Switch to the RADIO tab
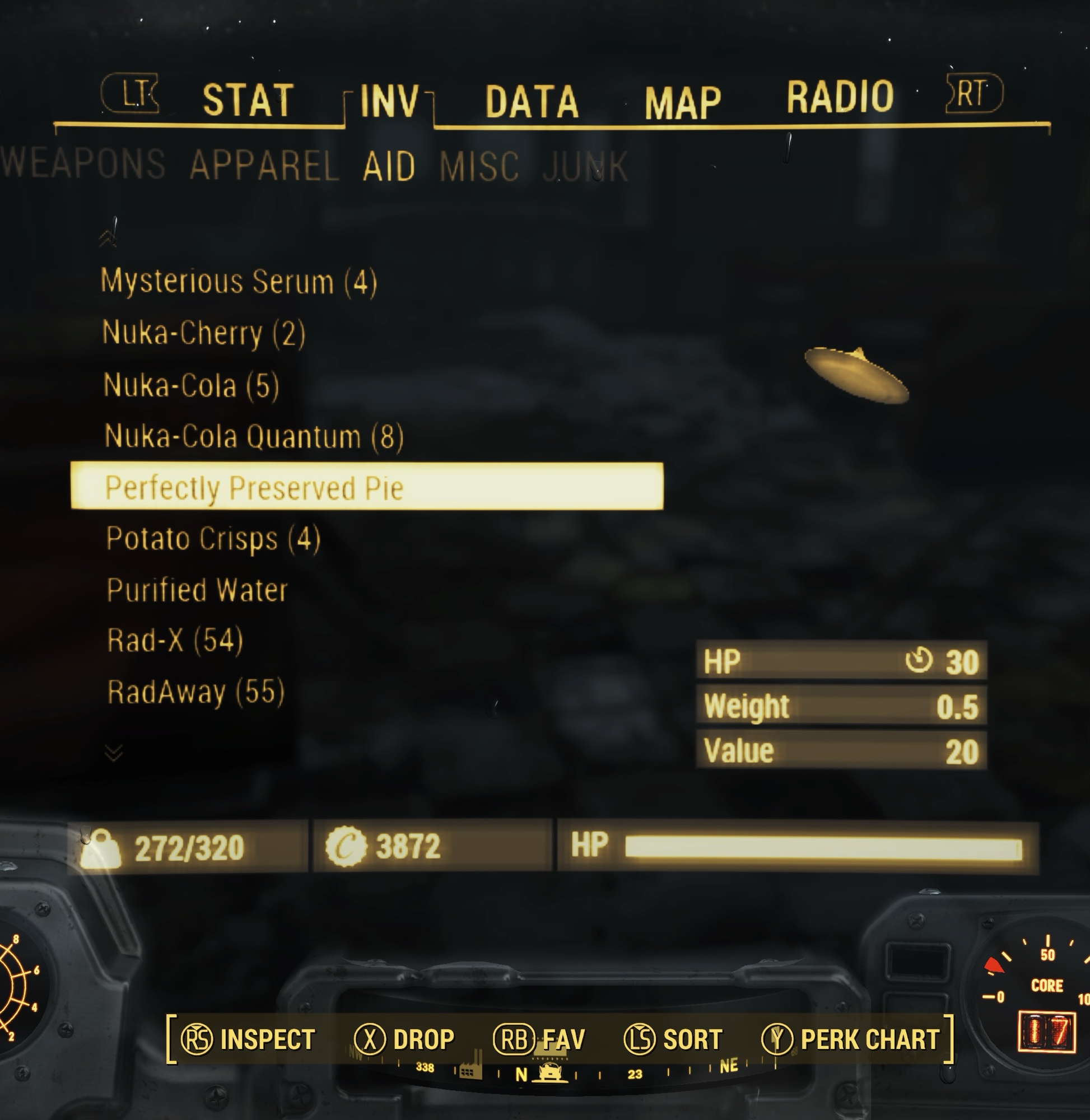This screenshot has width=1090, height=1120. [x=839, y=96]
